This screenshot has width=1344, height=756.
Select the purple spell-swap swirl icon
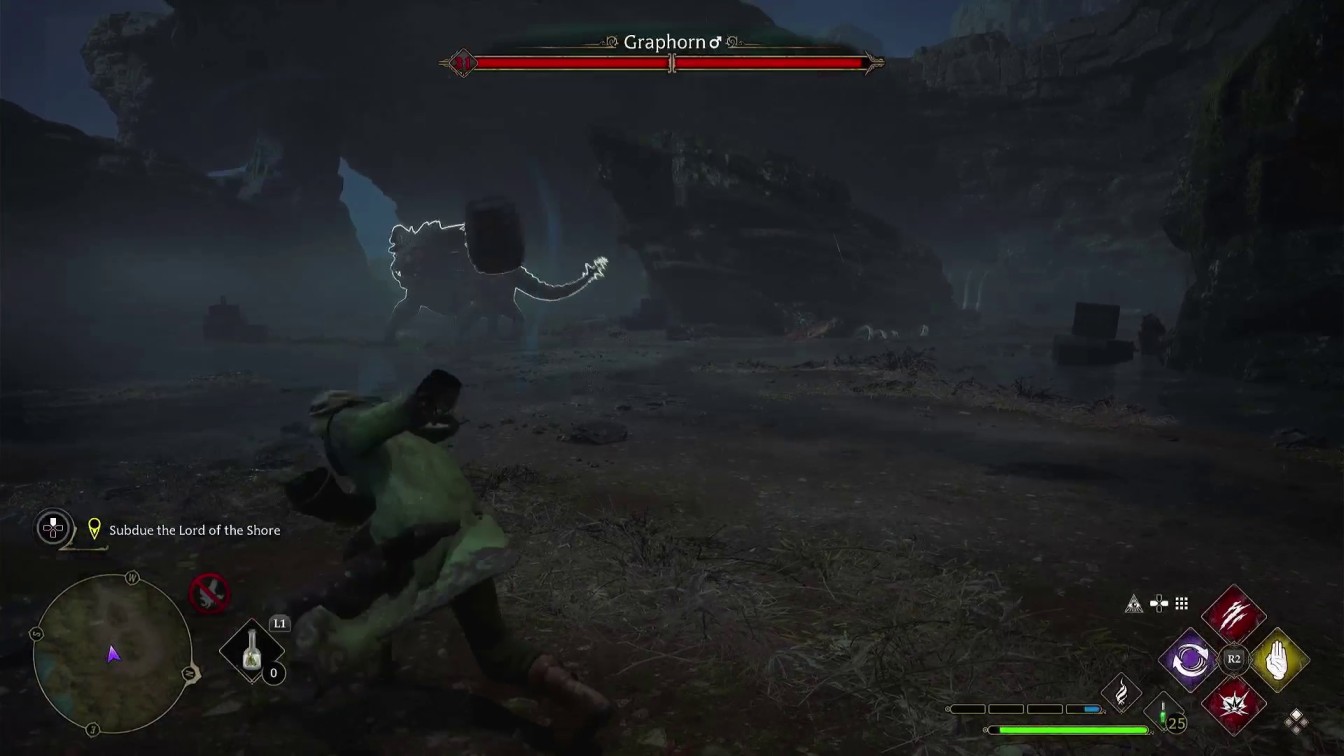tap(1191, 658)
